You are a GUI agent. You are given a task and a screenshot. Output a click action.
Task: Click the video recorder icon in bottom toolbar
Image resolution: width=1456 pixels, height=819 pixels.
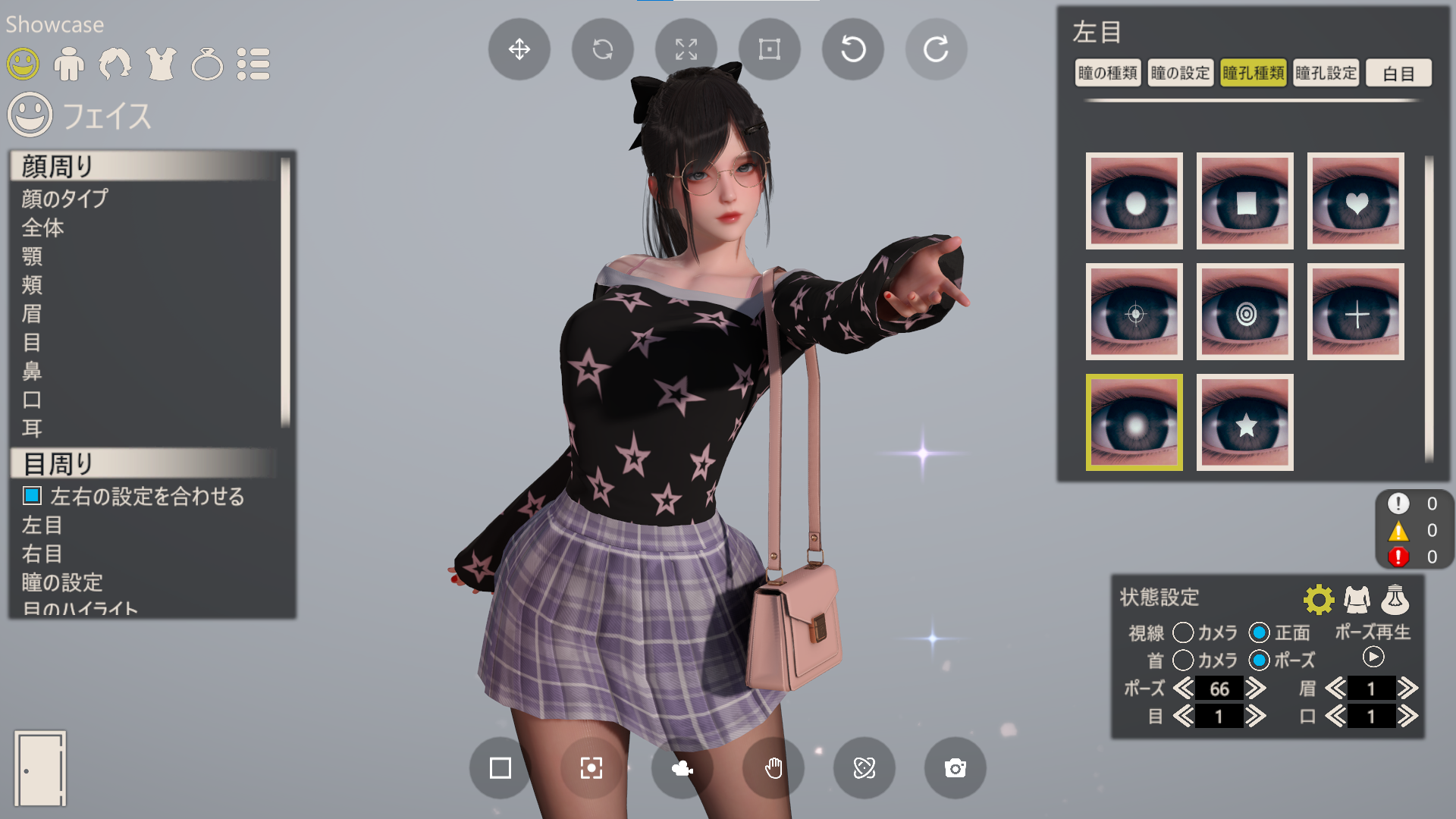click(x=682, y=768)
